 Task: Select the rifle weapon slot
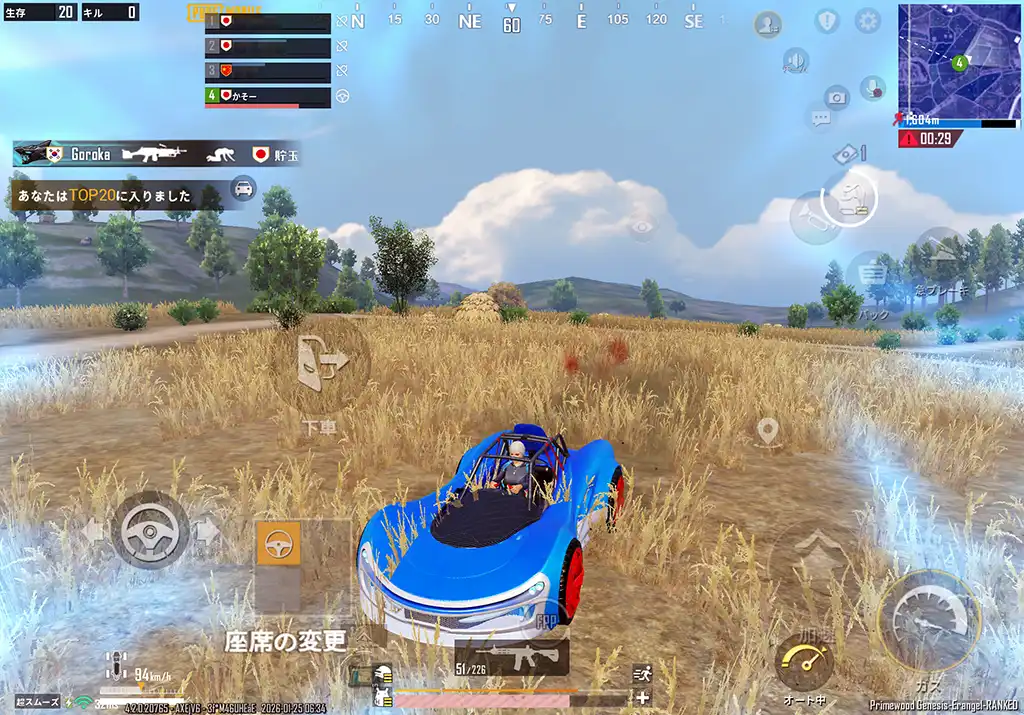click(x=512, y=657)
